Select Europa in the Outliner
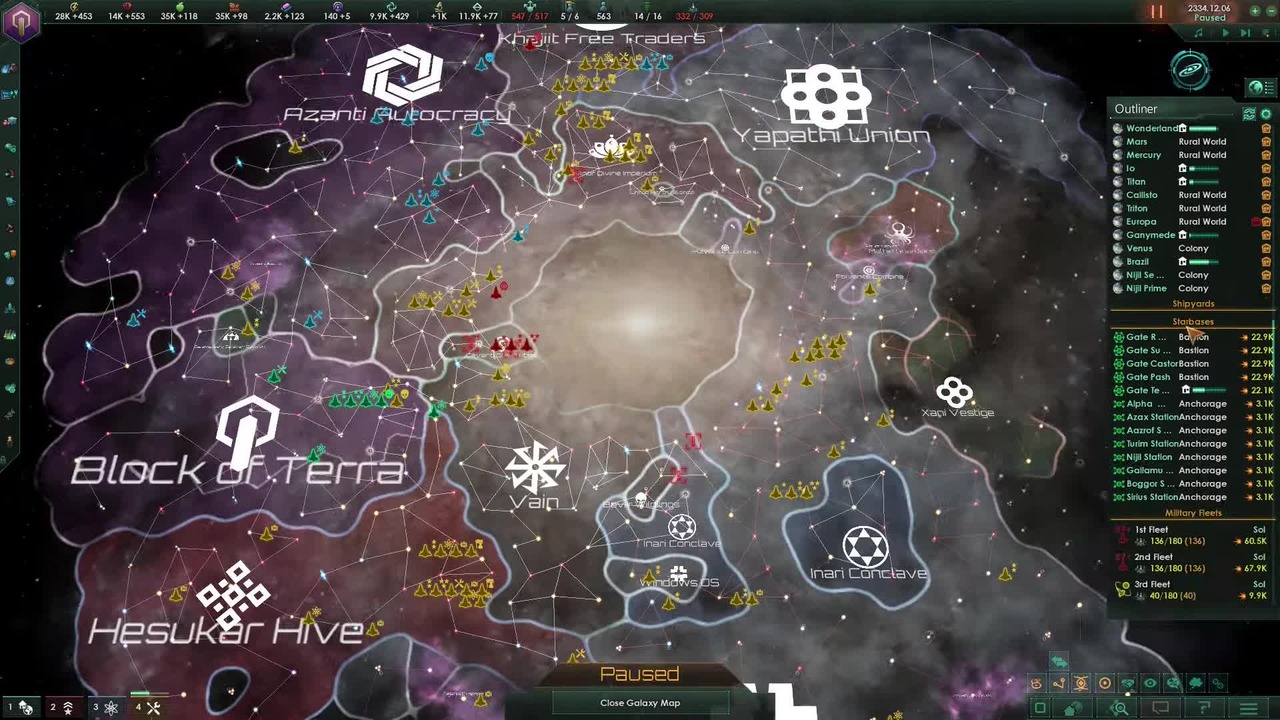 coord(1141,222)
